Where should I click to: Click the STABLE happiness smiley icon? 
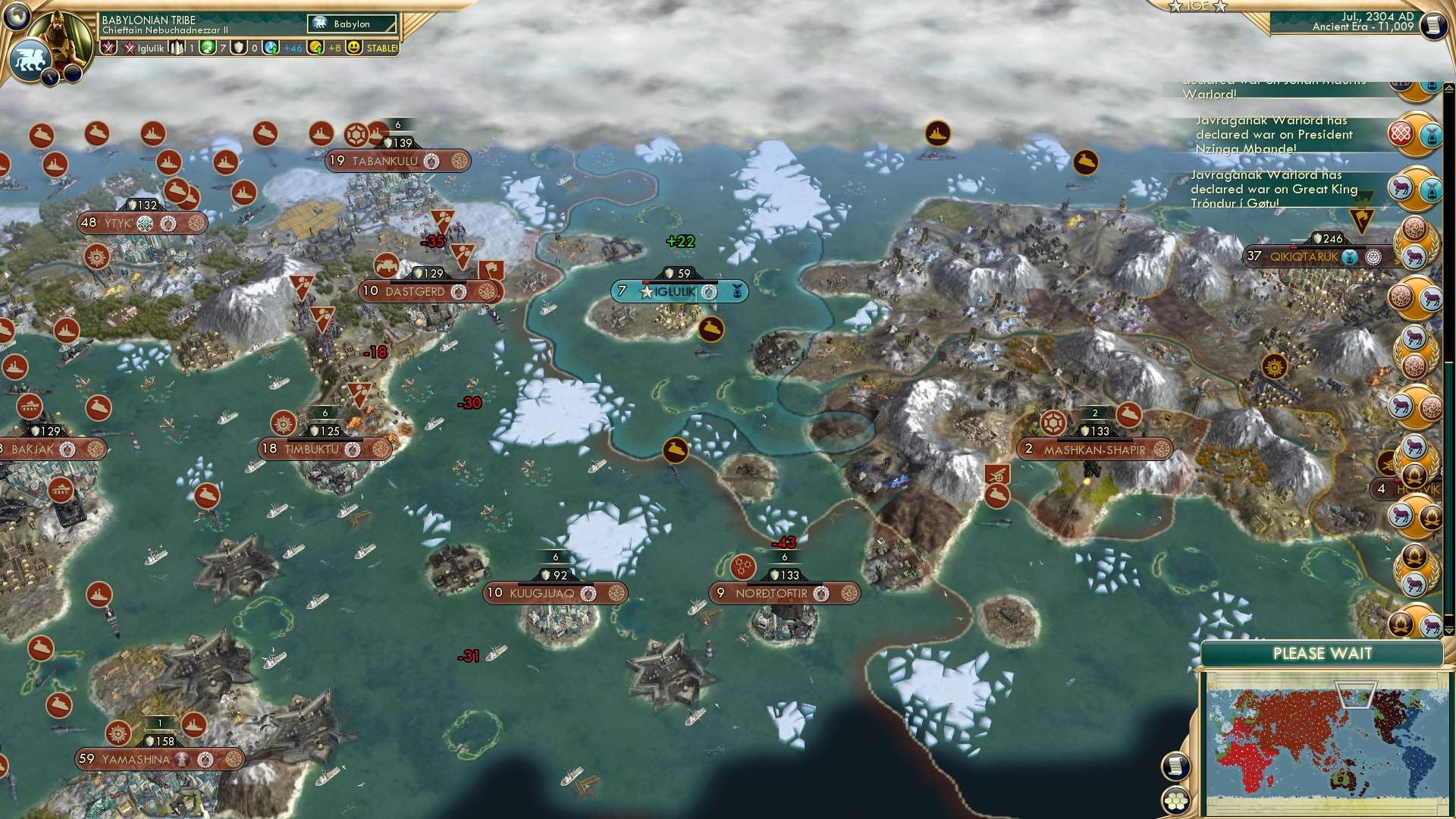(x=354, y=48)
